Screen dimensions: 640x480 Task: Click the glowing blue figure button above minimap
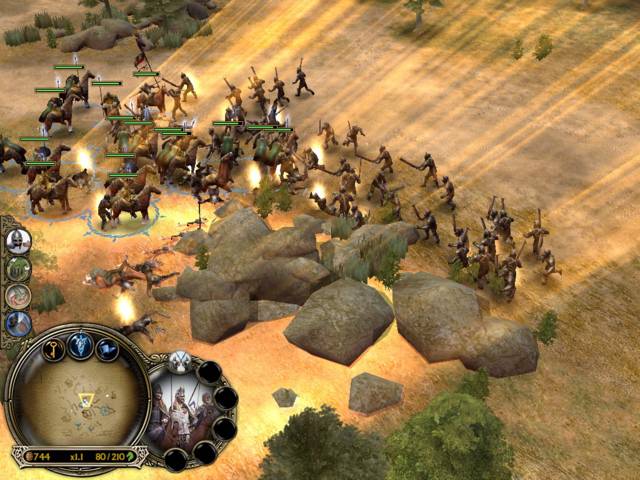pos(82,345)
